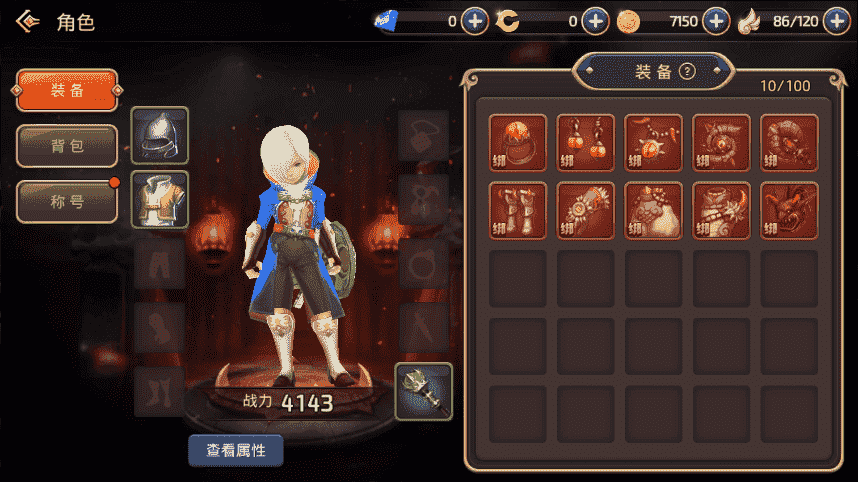This screenshot has width=858, height=482.
Task: Click the 查看属性 view attributes button
Action: (236, 450)
